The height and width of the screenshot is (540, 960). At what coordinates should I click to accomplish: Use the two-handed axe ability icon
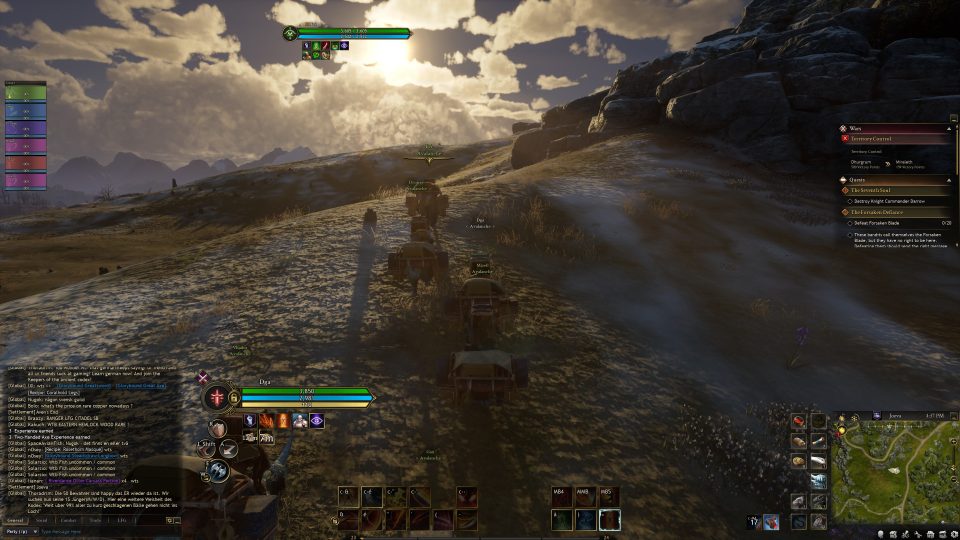[x=217, y=471]
